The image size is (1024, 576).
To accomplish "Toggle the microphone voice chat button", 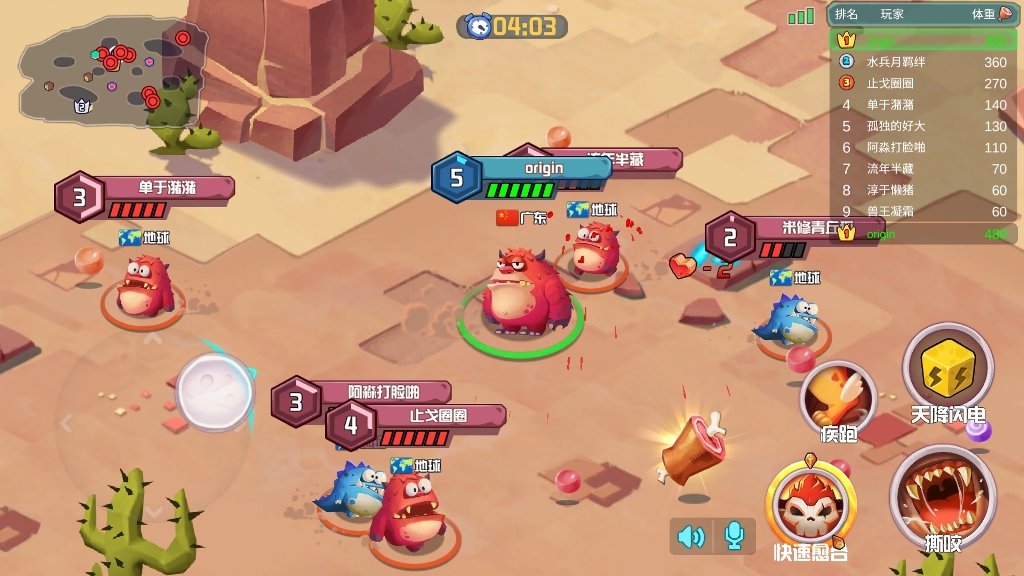I will [x=735, y=537].
